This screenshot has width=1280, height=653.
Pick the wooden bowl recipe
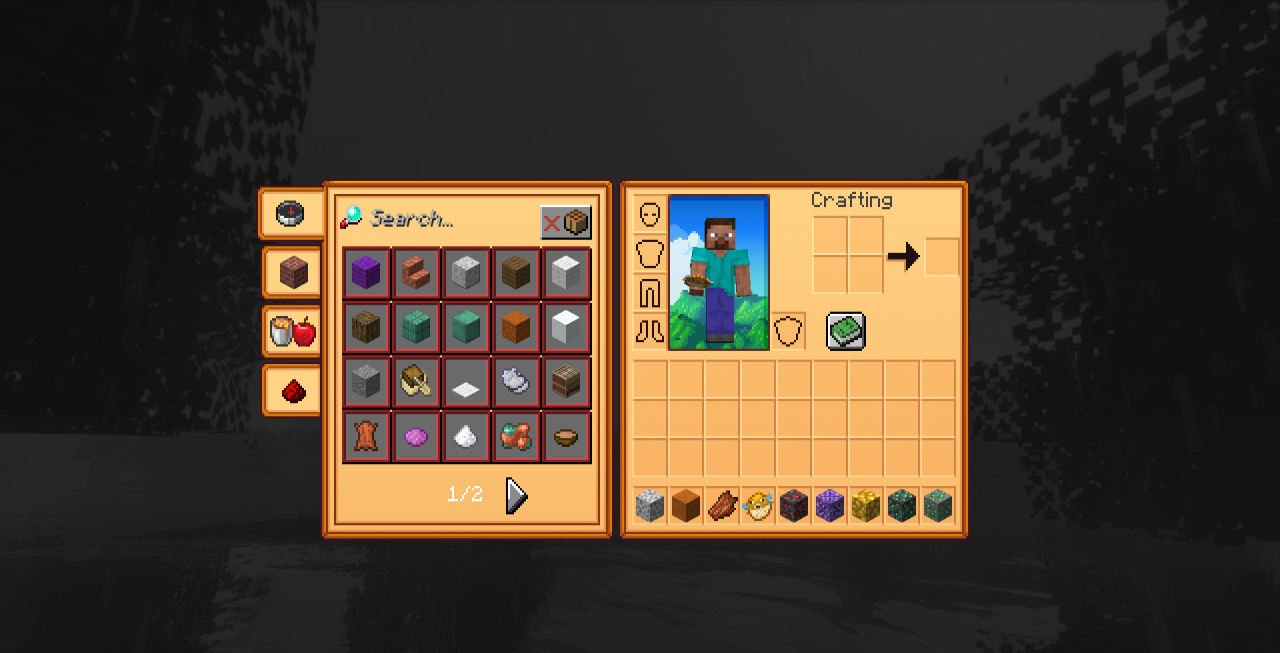tap(566, 436)
